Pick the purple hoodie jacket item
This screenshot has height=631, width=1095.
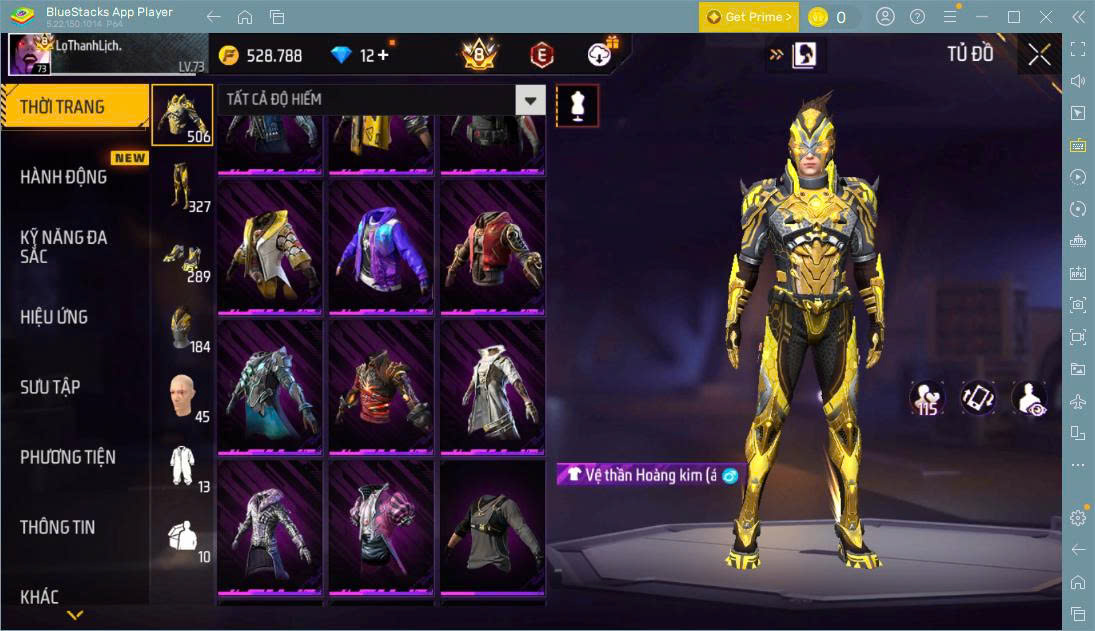tap(380, 246)
